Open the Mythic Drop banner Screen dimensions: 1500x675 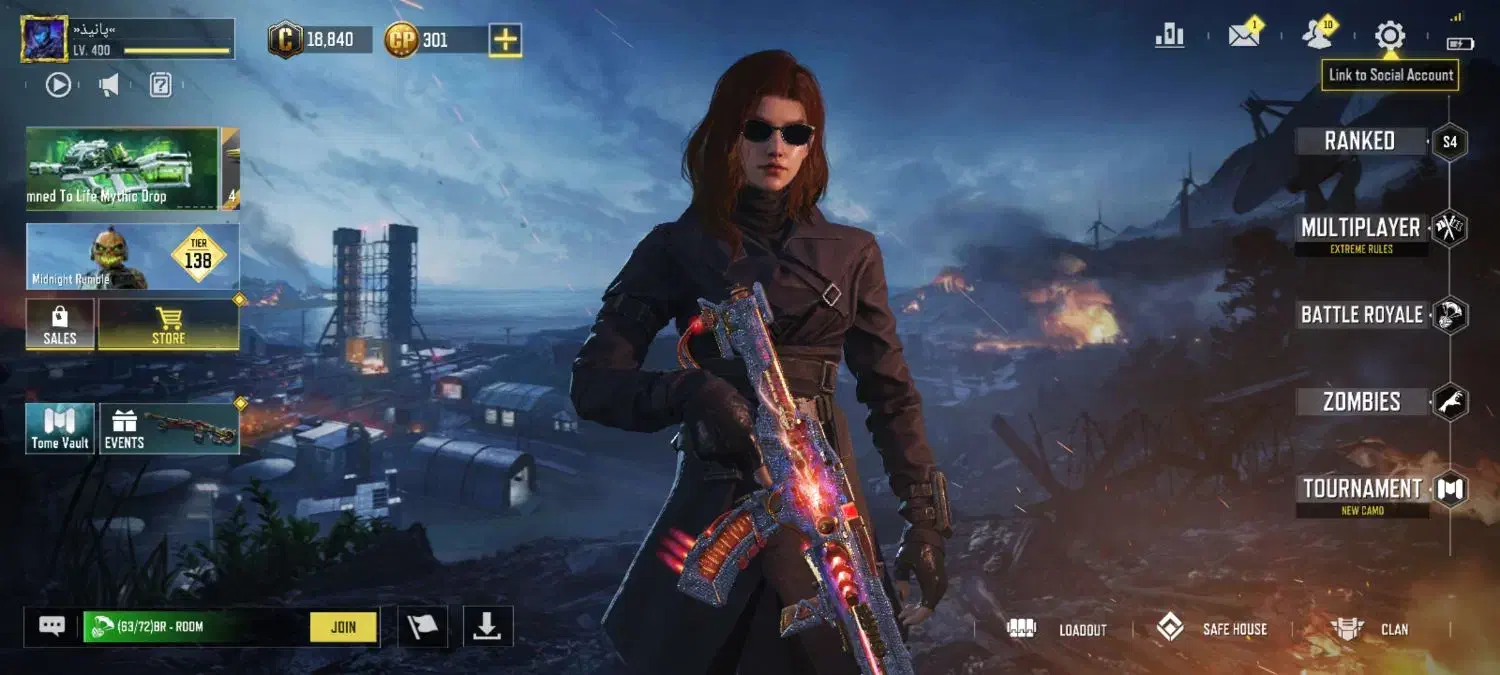click(x=122, y=168)
